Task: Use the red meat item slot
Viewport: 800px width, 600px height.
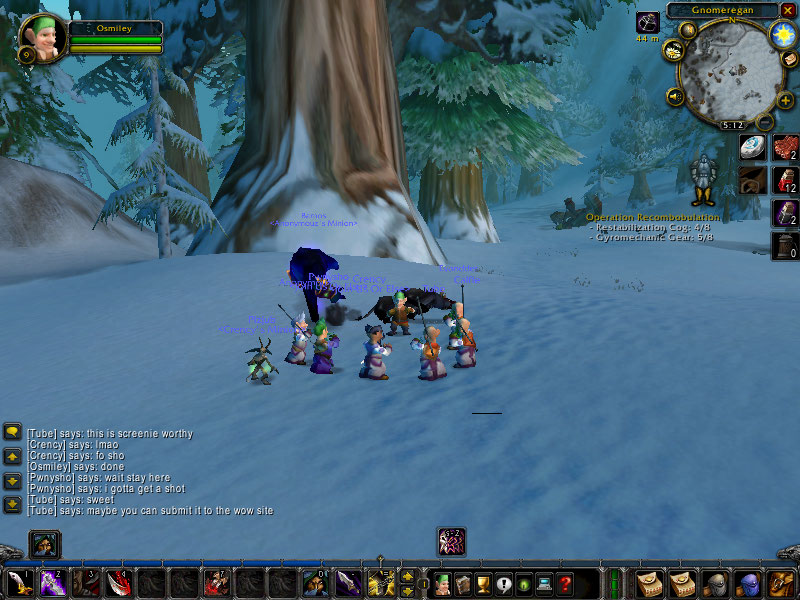Action: pyautogui.click(x=785, y=148)
